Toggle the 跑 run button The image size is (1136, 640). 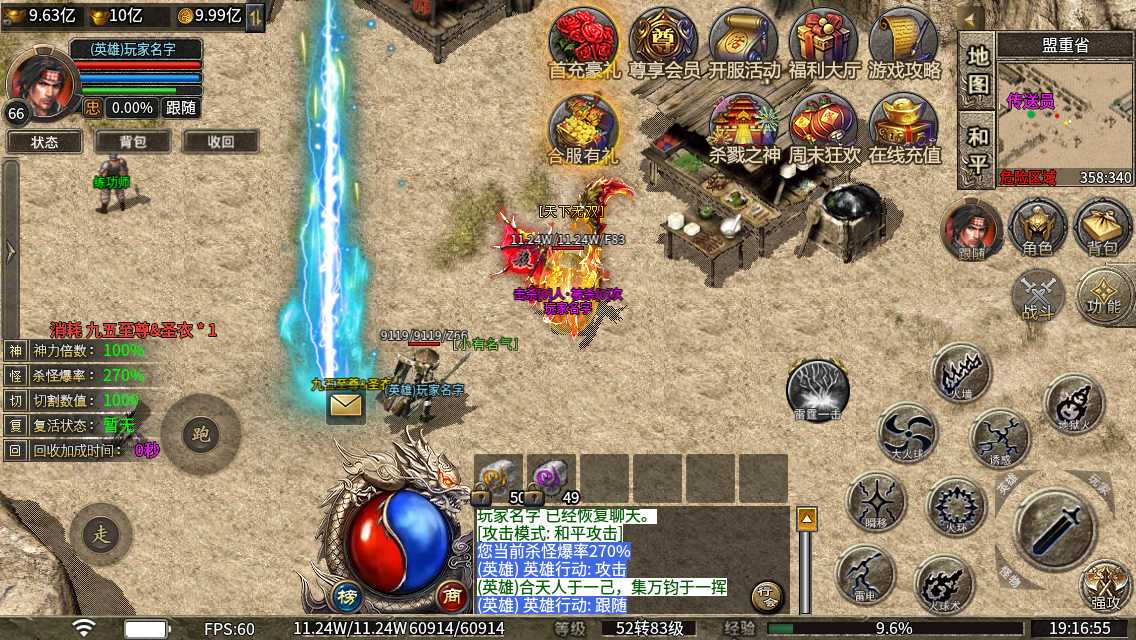click(200, 434)
